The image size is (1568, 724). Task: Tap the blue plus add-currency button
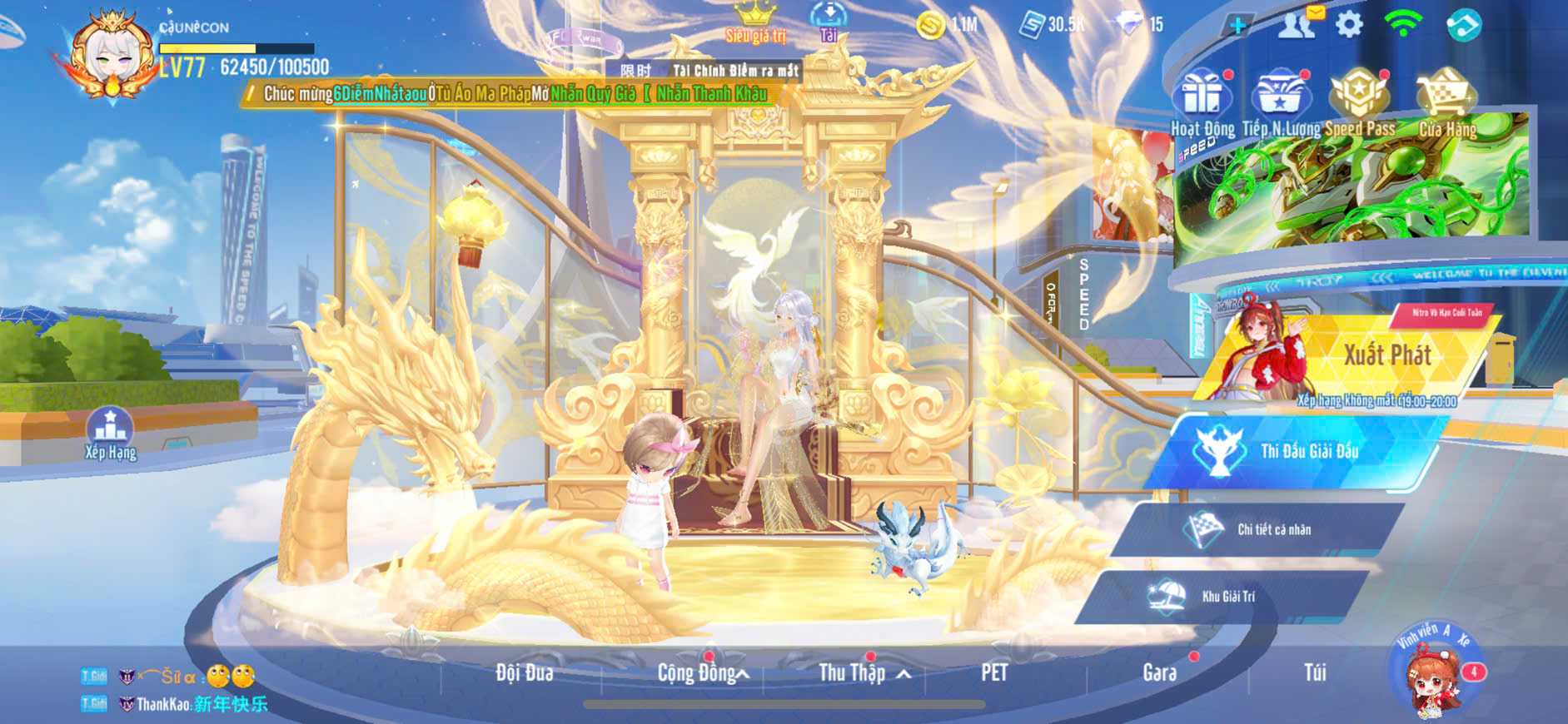pyautogui.click(x=1237, y=25)
